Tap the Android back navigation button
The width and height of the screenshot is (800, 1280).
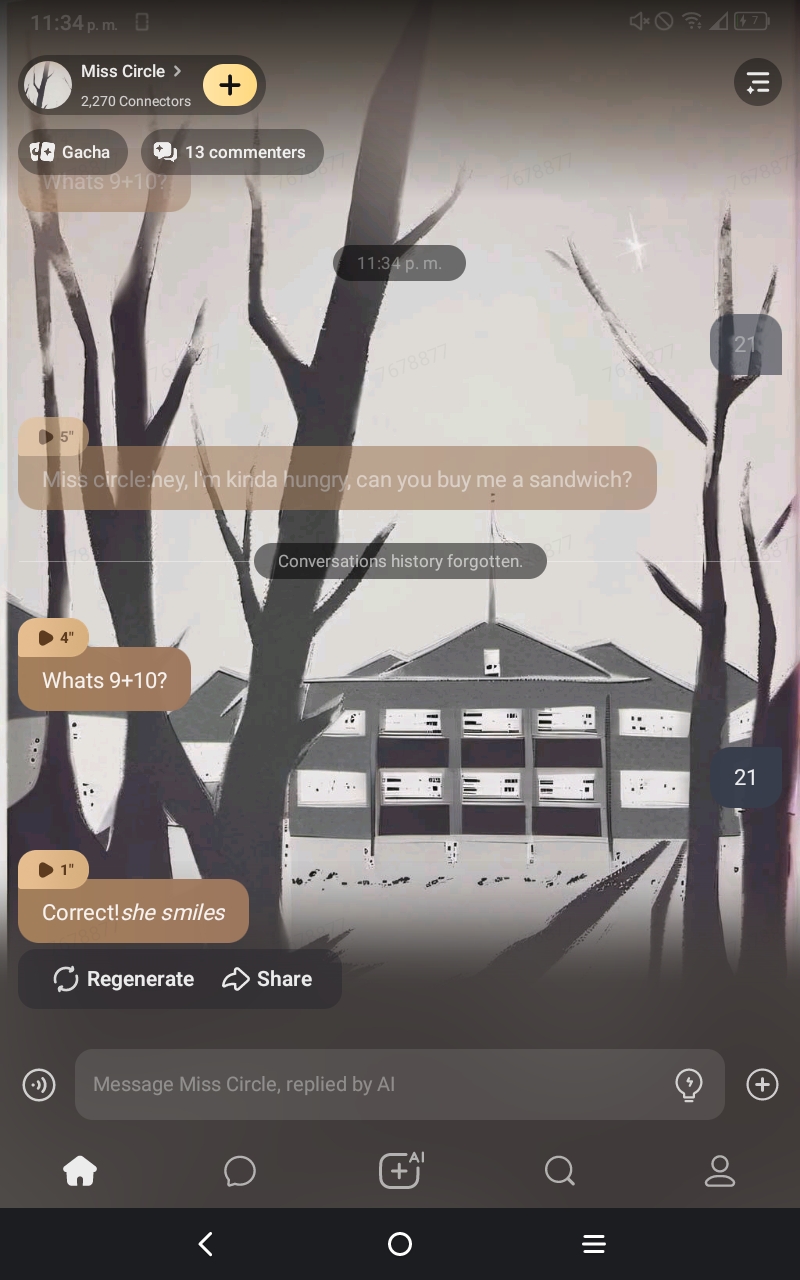tap(206, 1244)
